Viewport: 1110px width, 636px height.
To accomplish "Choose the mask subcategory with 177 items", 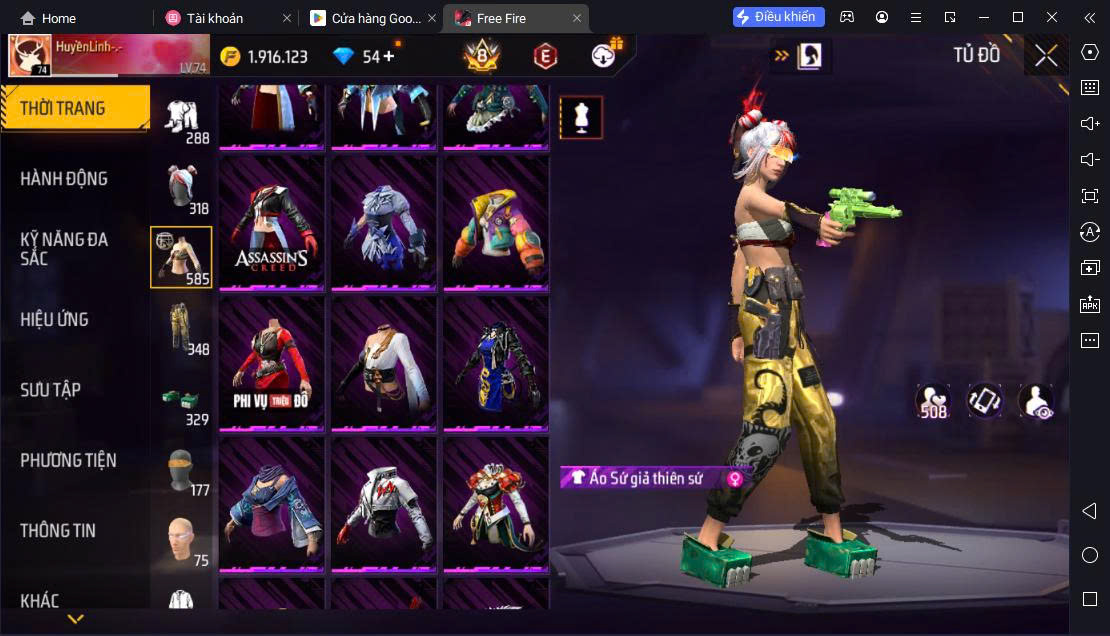I will (181, 470).
